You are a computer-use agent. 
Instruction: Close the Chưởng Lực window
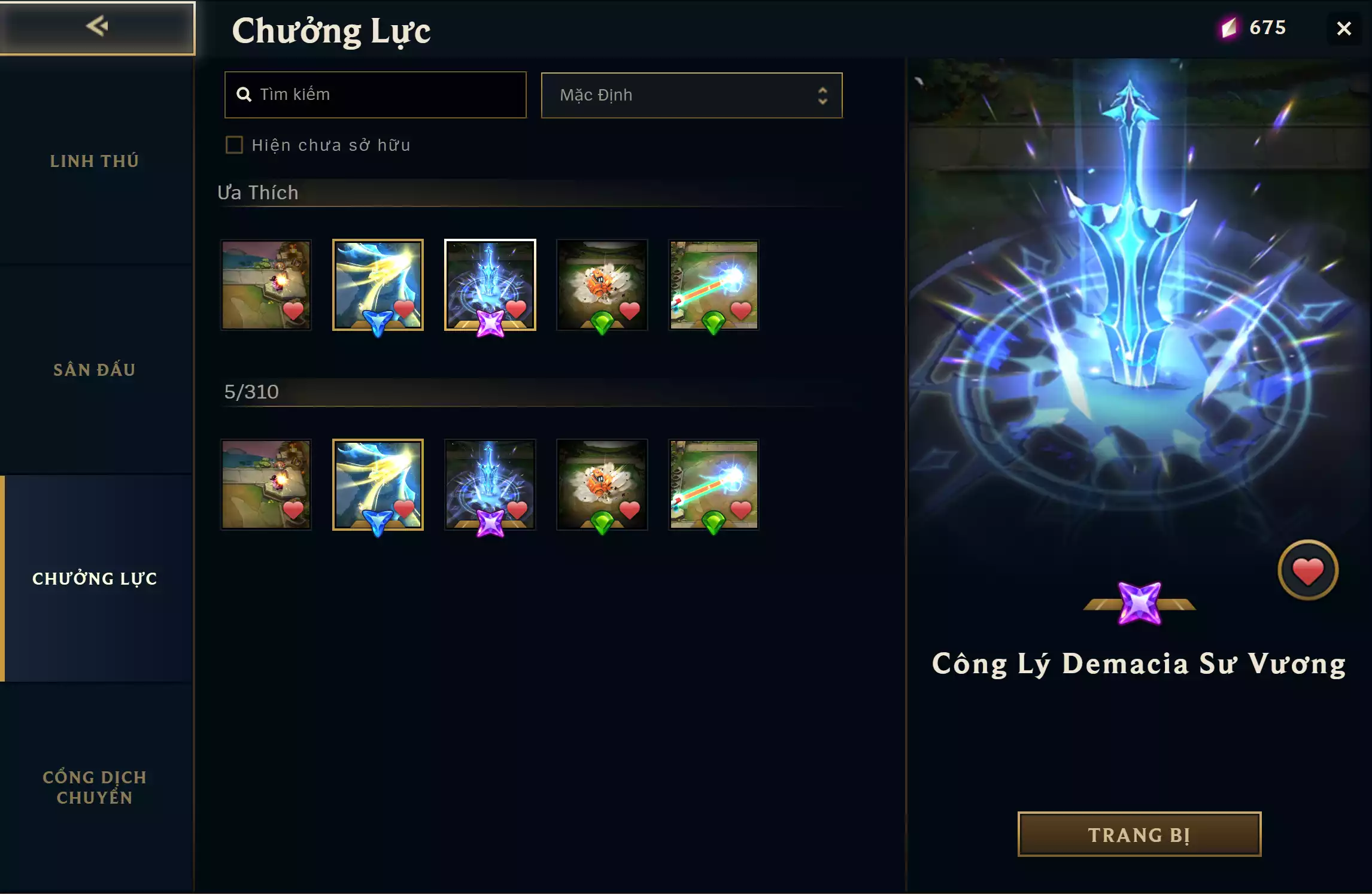coord(1344,29)
